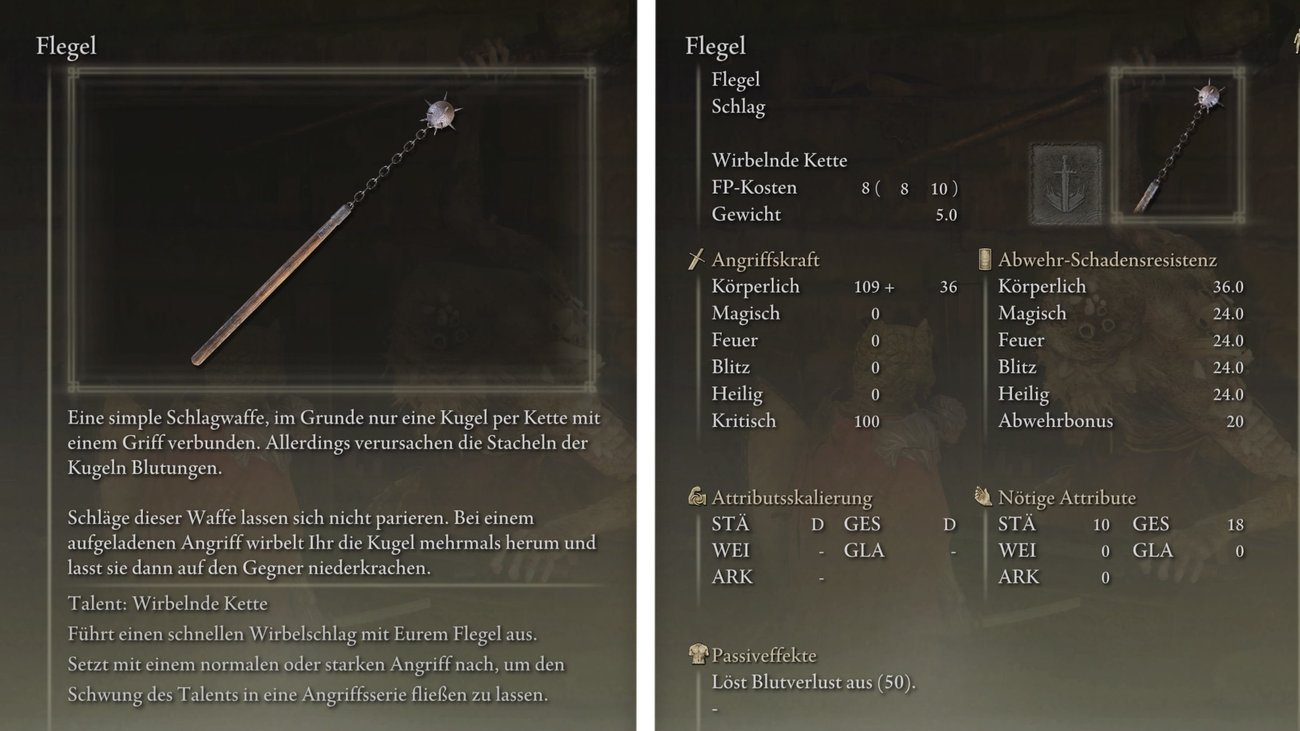Click the hand icon beside Nötige Attribute
The image size is (1300, 731).
pyautogui.click(x=984, y=497)
